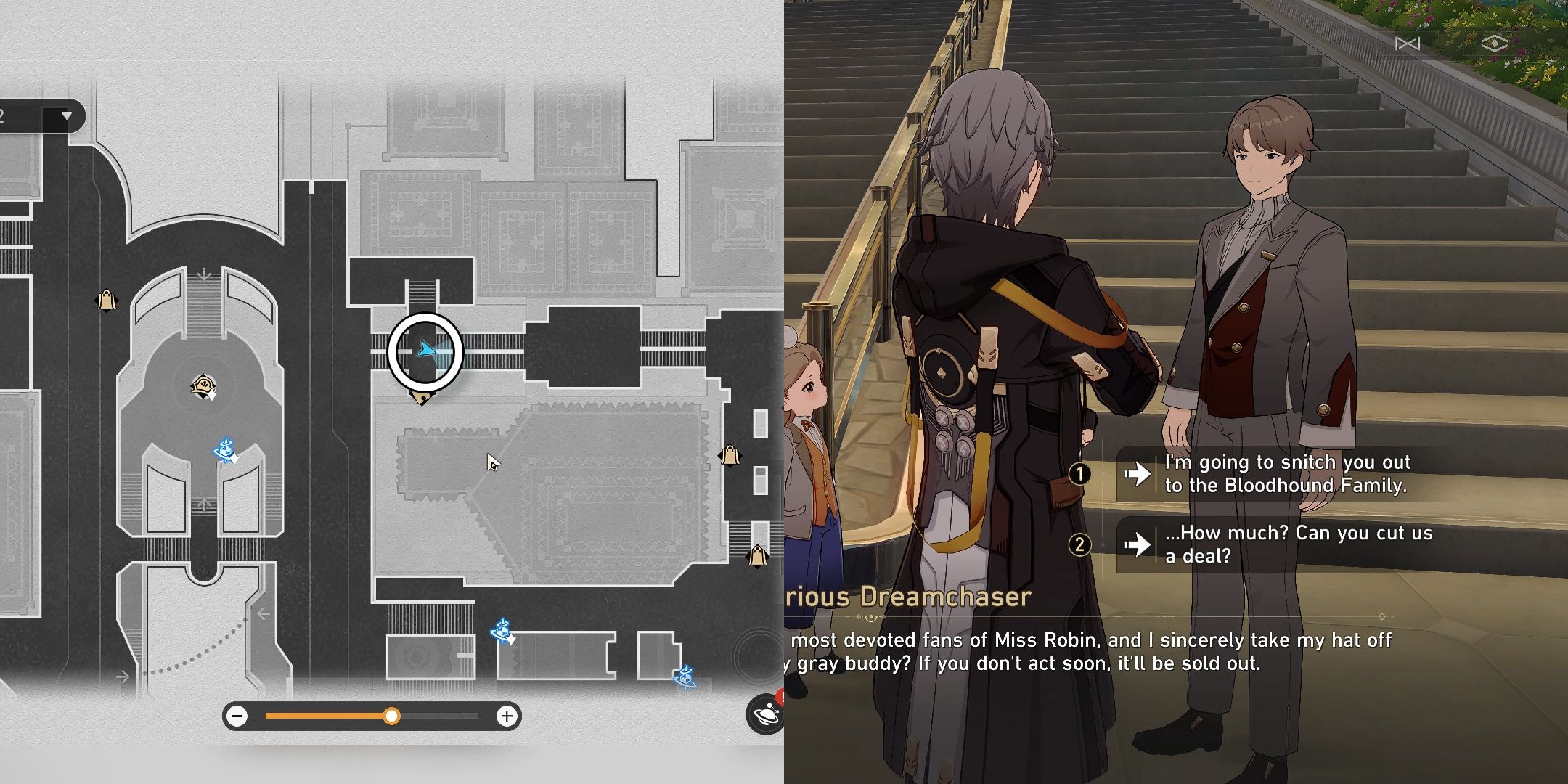Select the bowtie message icon at top right
1568x784 pixels.
[1406, 44]
